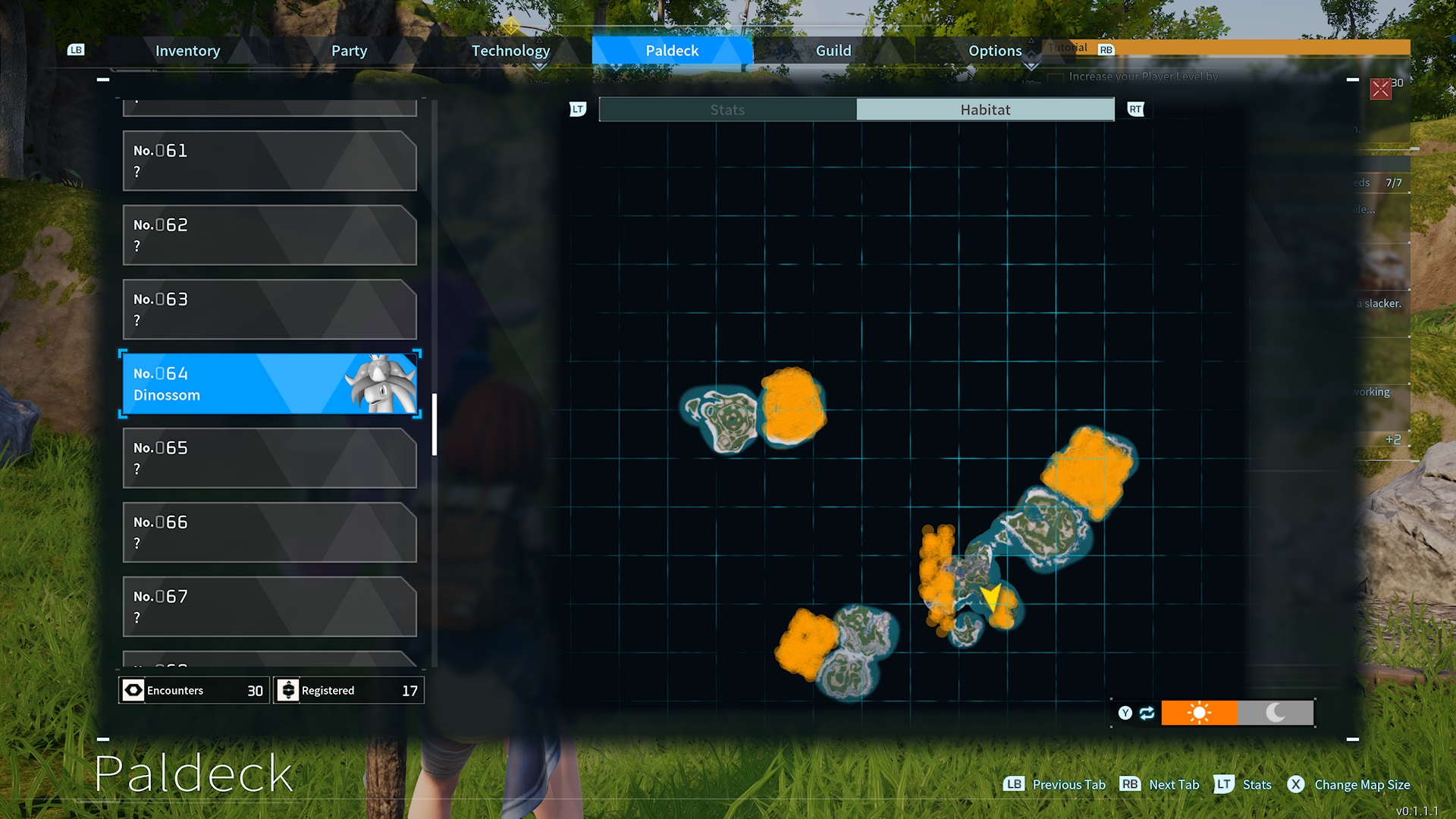Go to the Guild tab
The height and width of the screenshot is (819, 1456).
[833, 51]
